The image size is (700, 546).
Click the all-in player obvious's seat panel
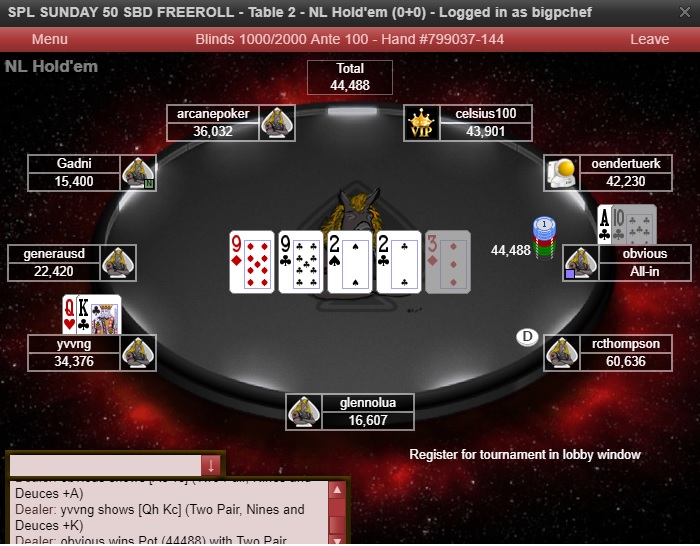(x=644, y=263)
